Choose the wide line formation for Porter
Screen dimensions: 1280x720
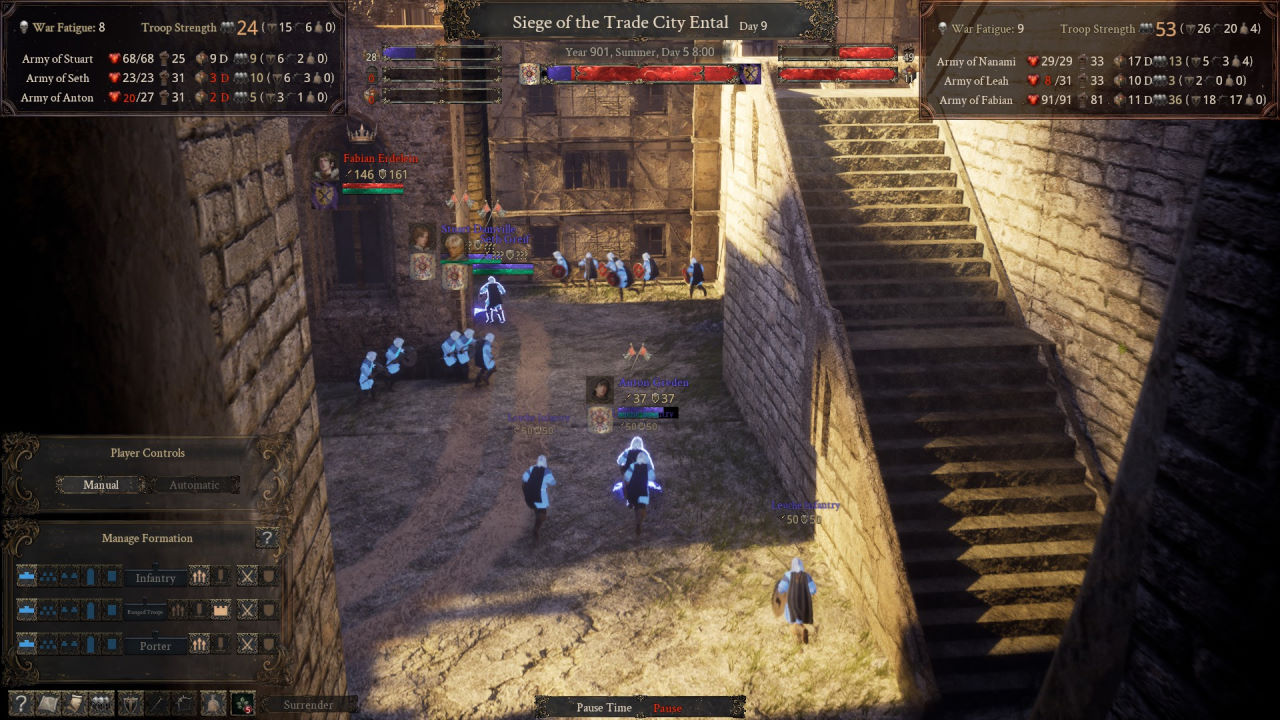tap(27, 645)
